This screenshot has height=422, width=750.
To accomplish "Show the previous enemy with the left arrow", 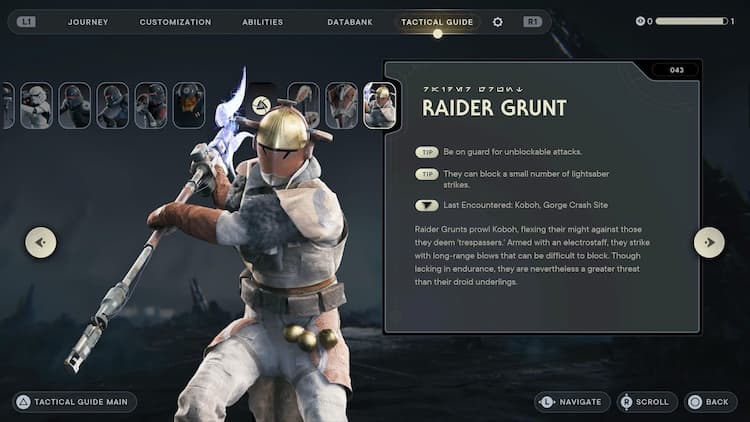I will 41,242.
